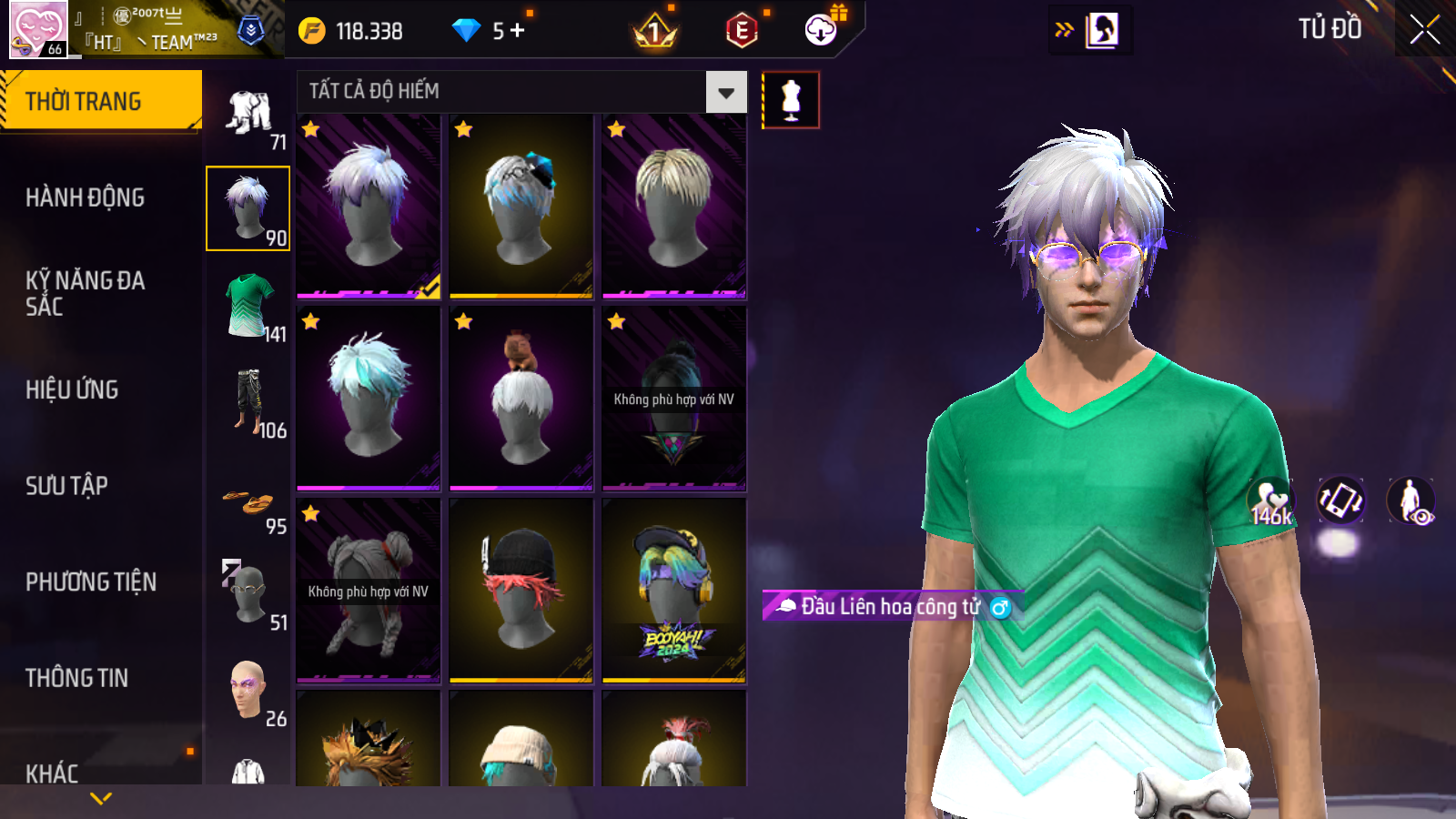1456x819 pixels.
Task: Open the player profile avatar
Action: click(x=38, y=29)
